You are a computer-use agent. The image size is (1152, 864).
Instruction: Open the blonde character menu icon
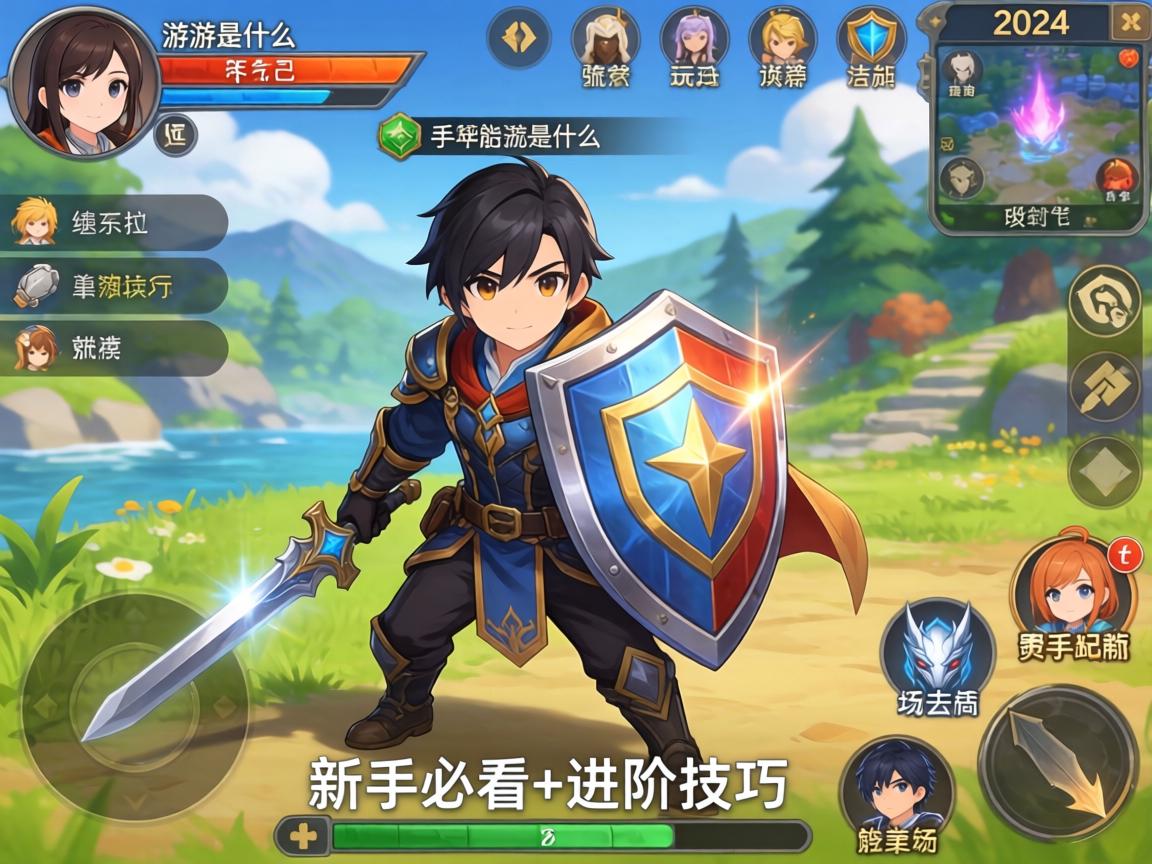[782, 40]
